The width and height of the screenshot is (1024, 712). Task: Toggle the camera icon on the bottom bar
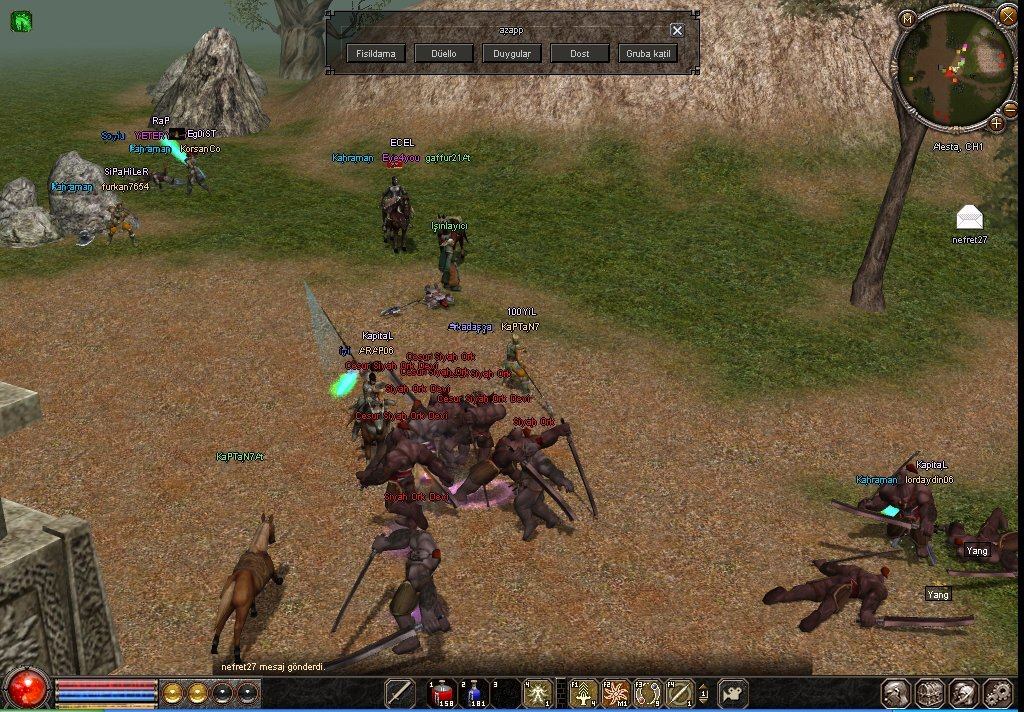[735, 693]
